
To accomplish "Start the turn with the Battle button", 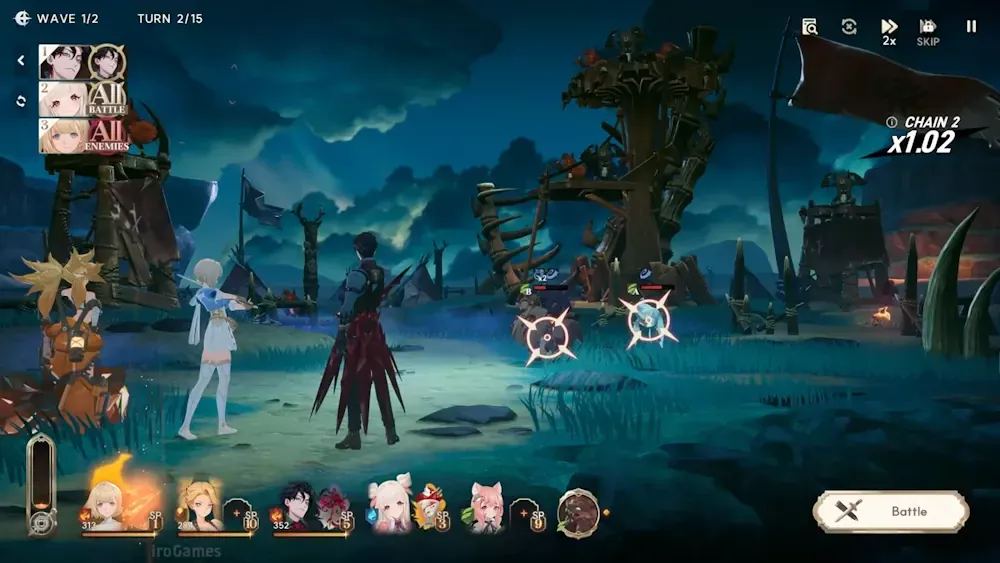I will 891,511.
